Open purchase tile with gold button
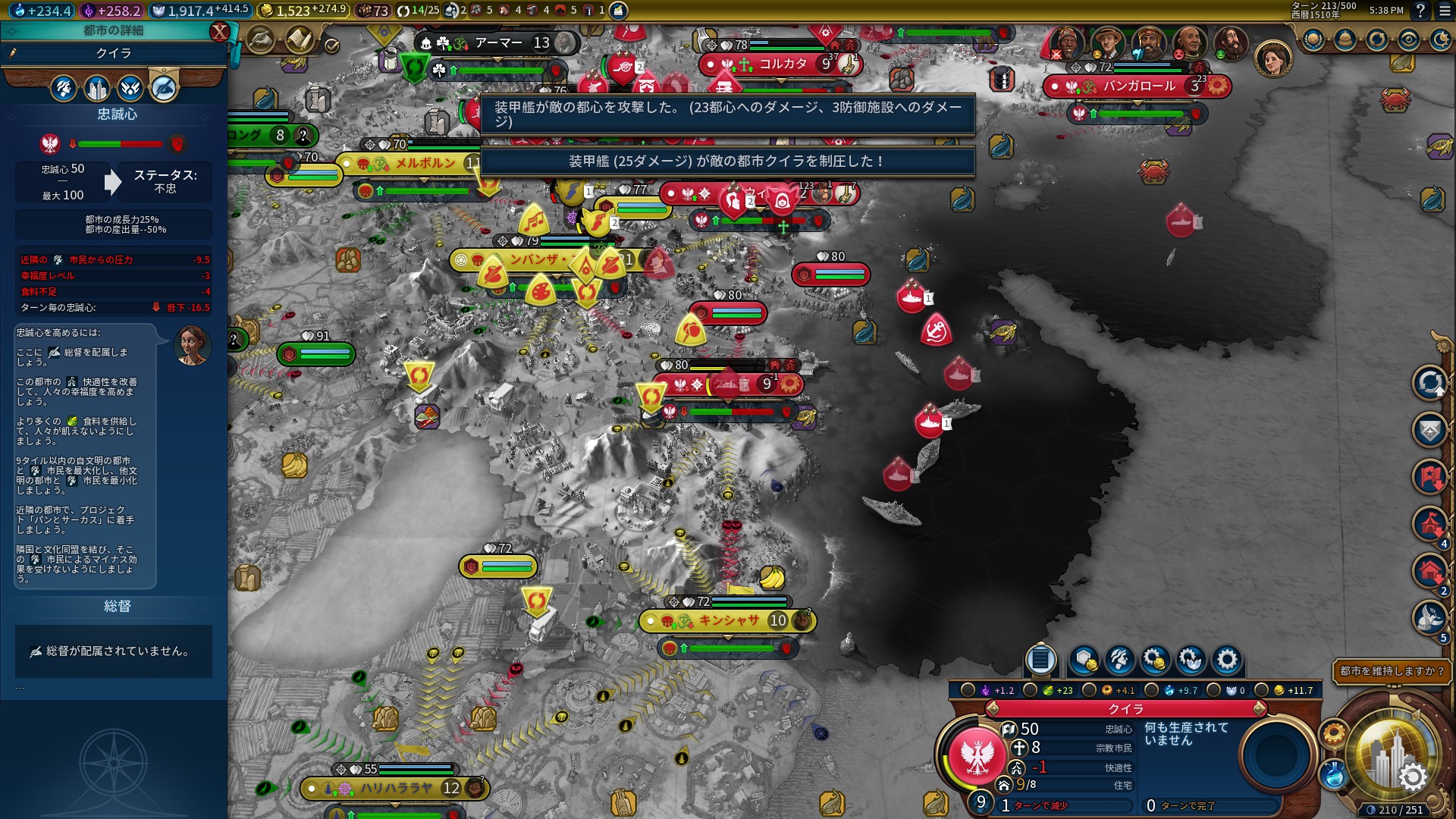The height and width of the screenshot is (819, 1456). coord(1084,660)
